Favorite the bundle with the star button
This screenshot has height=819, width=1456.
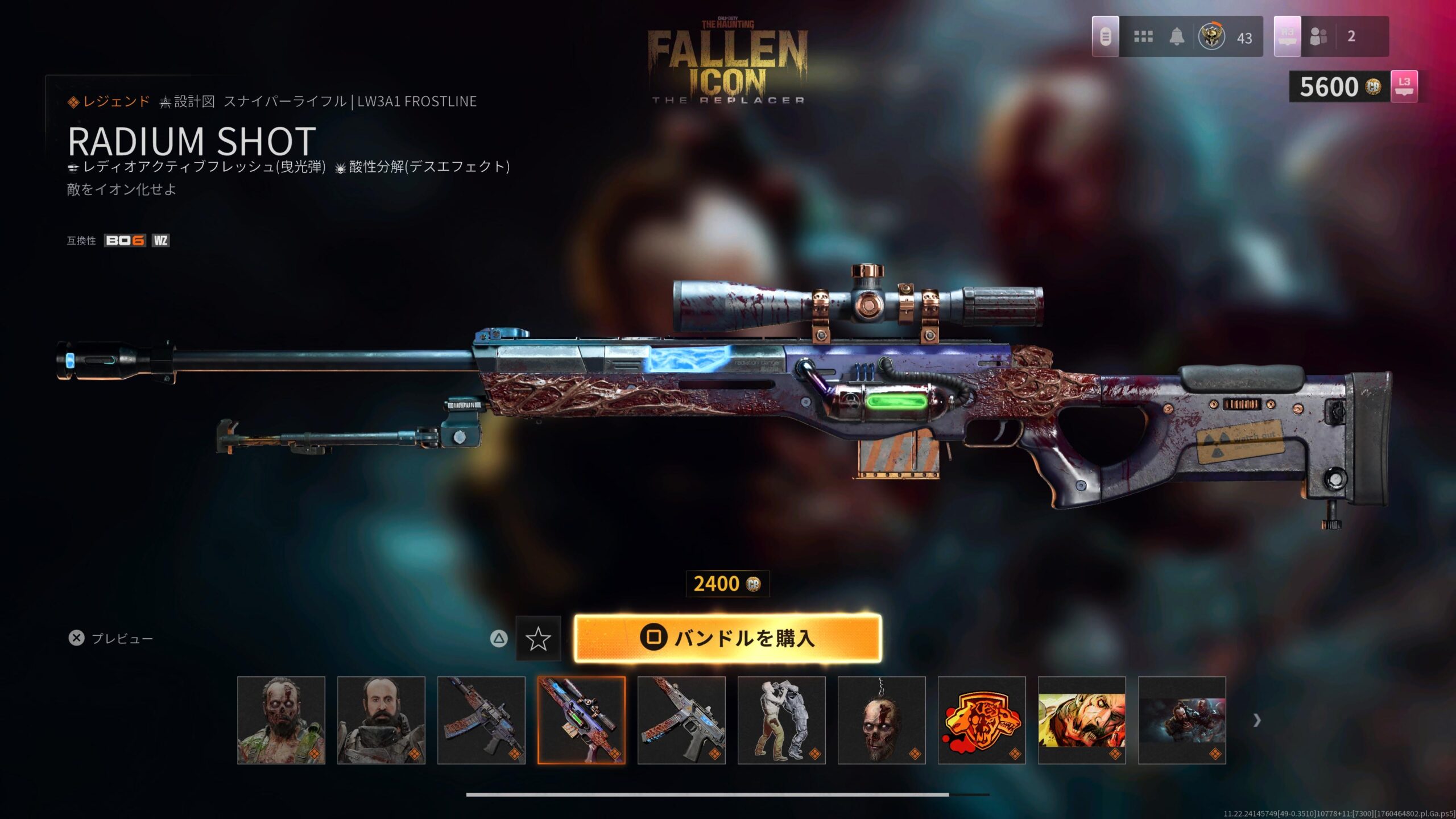click(537, 639)
